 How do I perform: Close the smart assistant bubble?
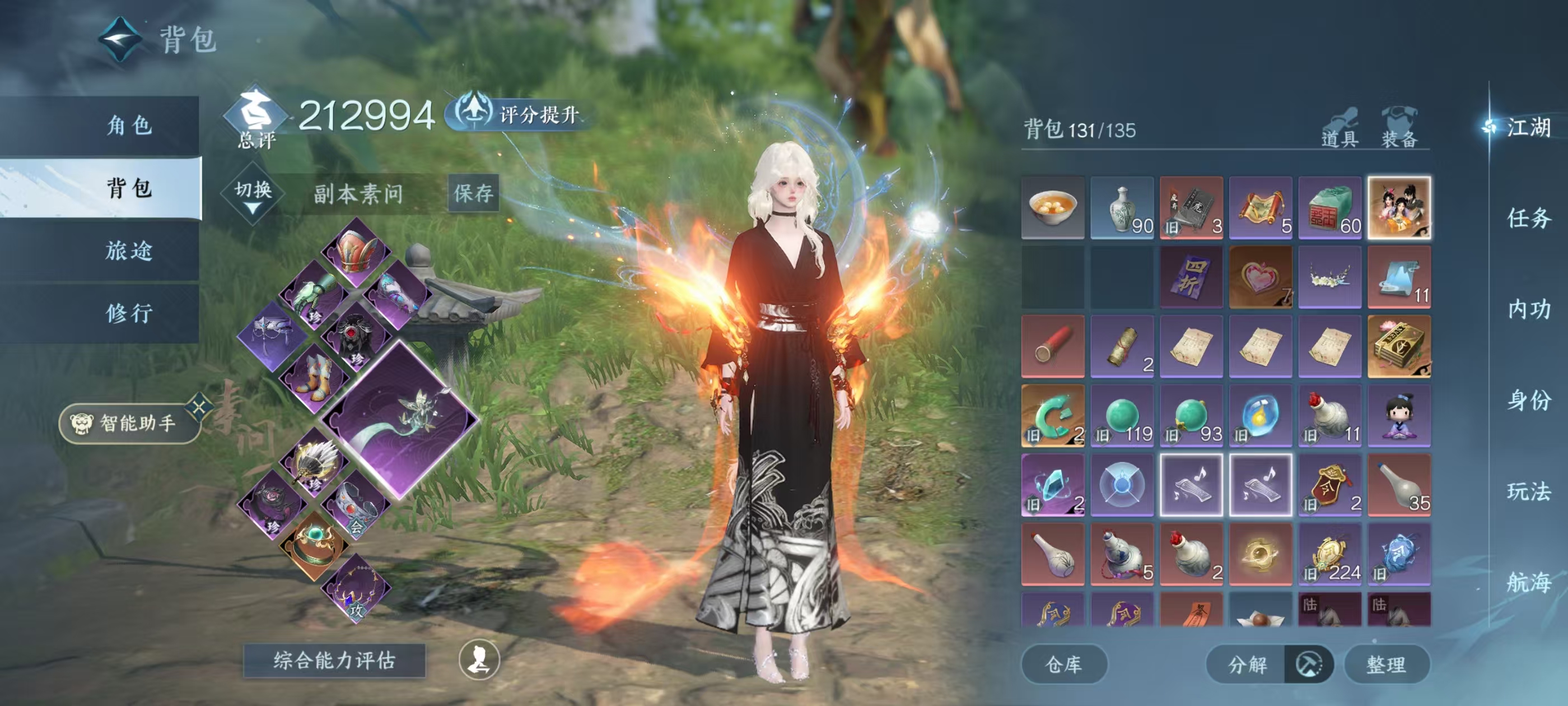click(x=200, y=406)
